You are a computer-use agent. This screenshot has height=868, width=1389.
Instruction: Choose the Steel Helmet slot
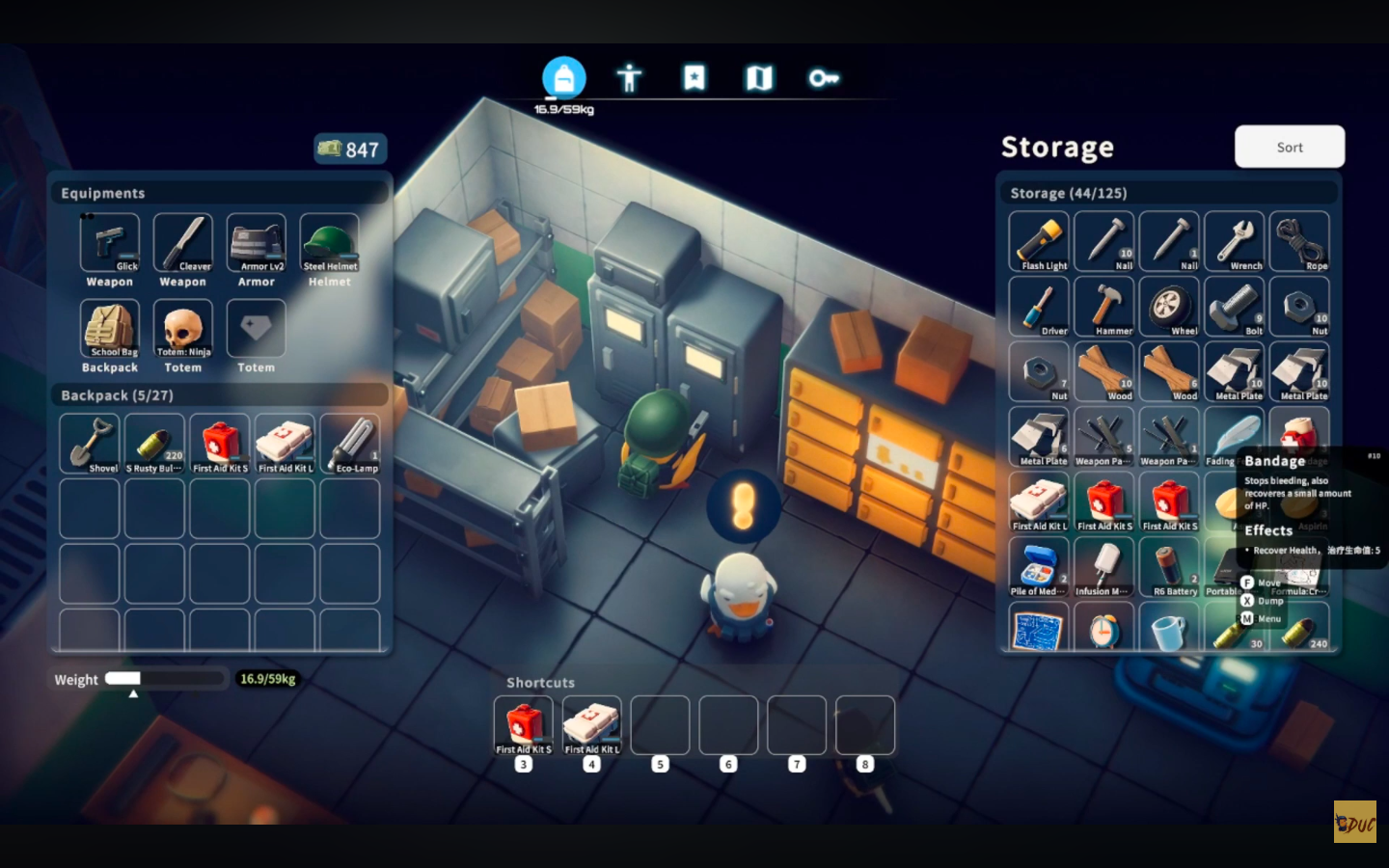tap(330, 243)
